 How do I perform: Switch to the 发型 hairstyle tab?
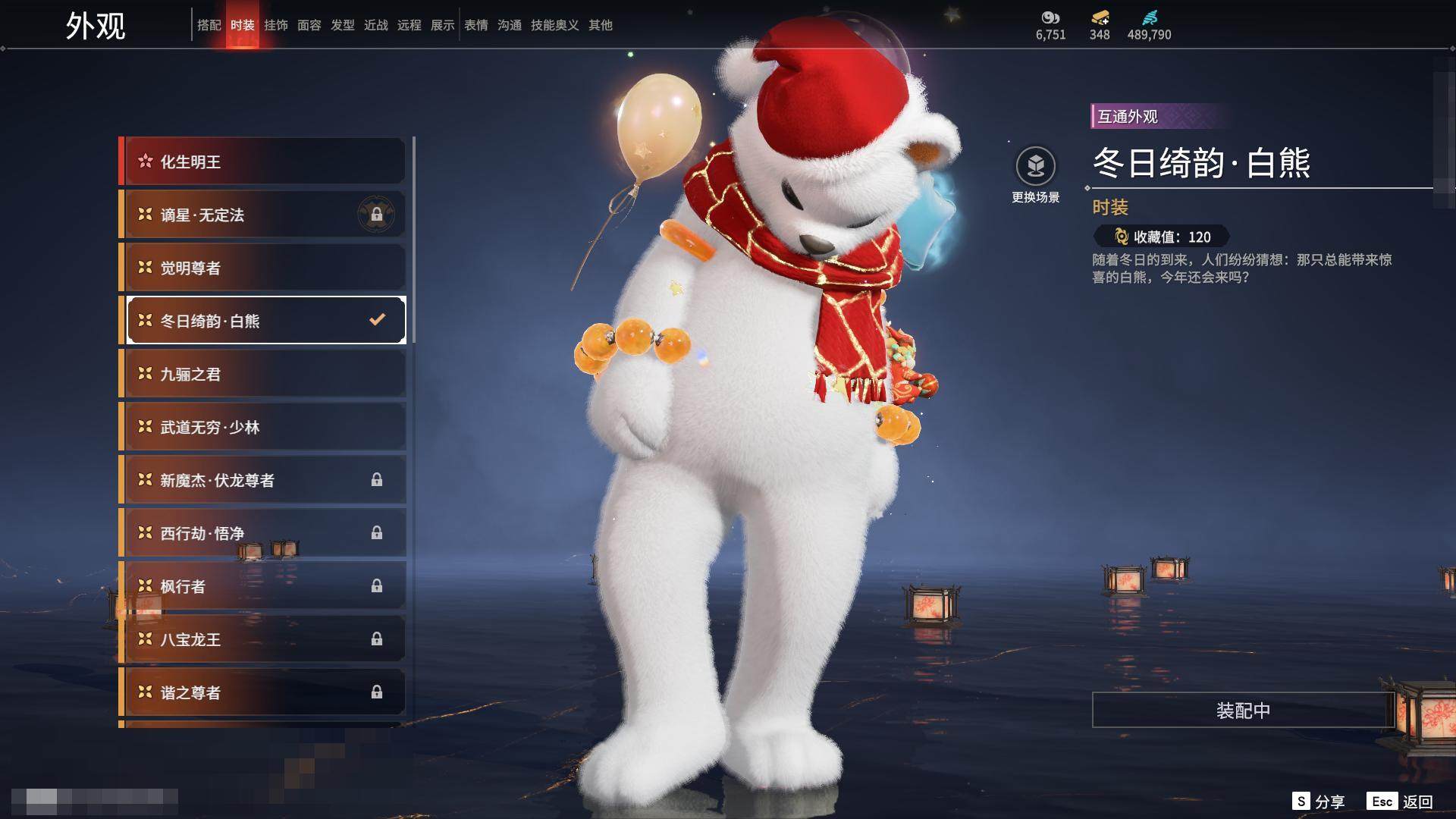click(342, 25)
